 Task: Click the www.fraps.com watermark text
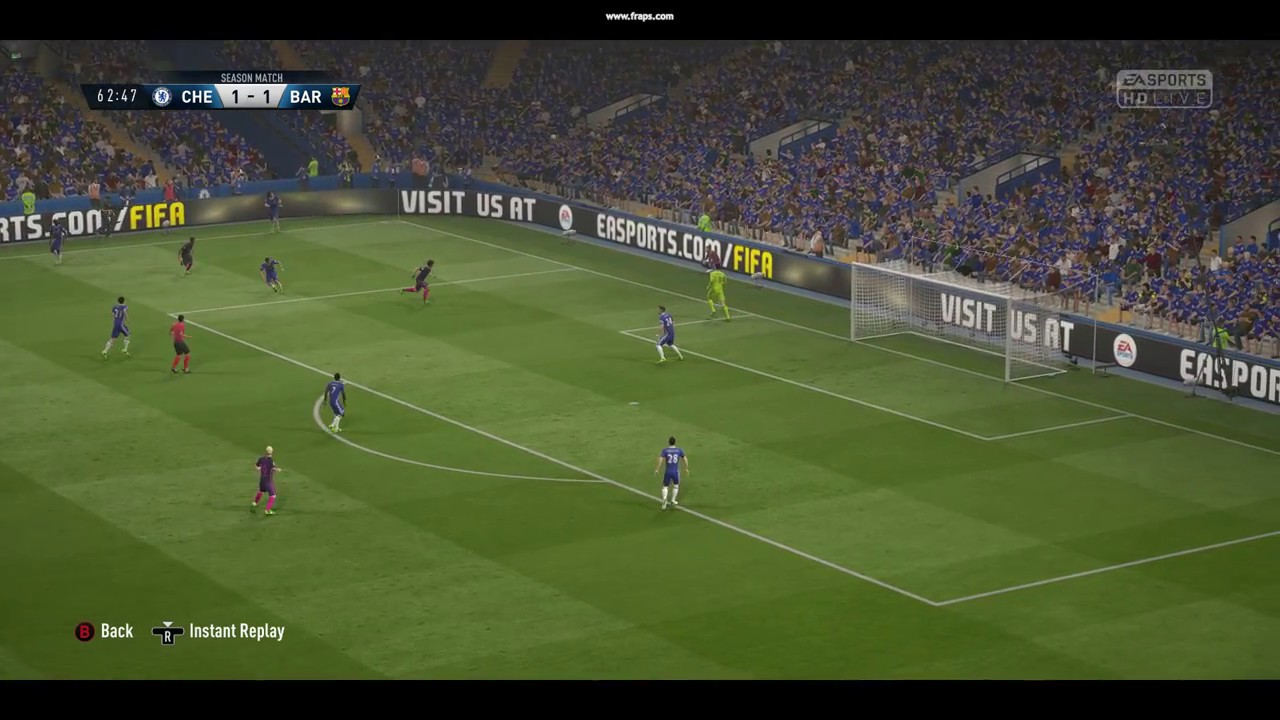[638, 16]
